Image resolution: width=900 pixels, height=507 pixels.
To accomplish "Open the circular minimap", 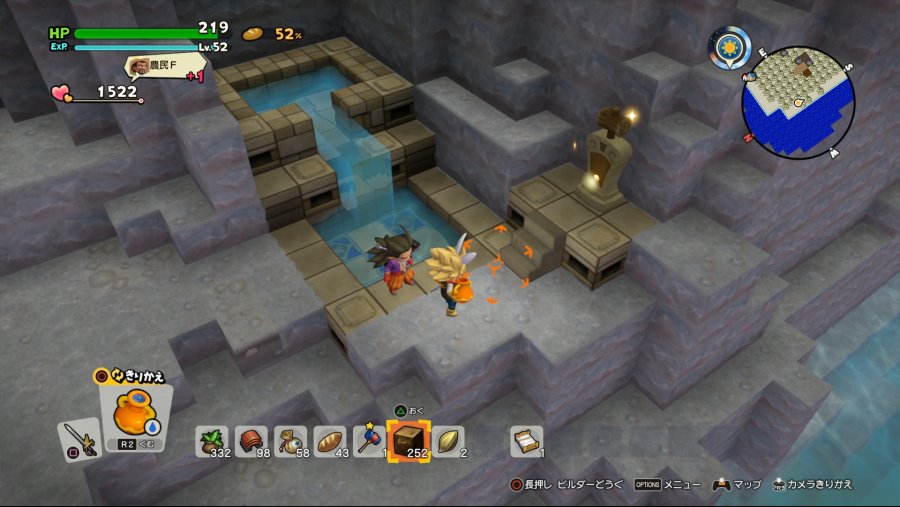I will click(x=798, y=103).
